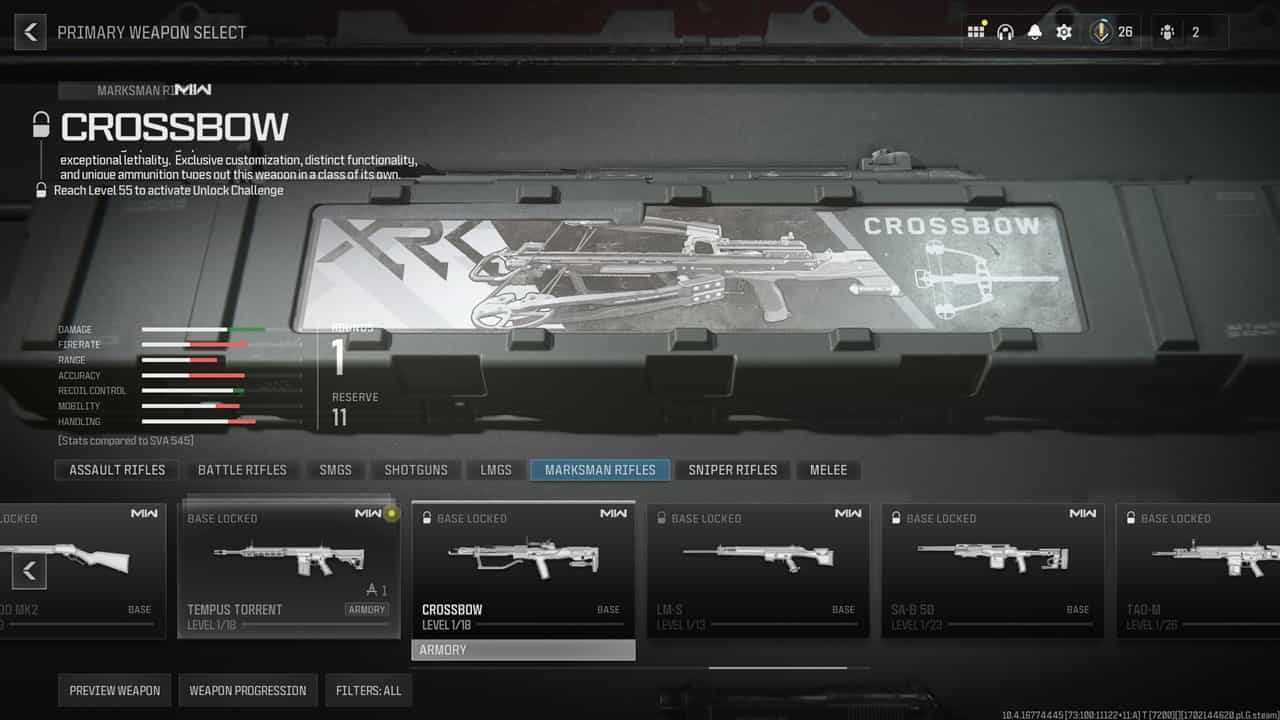Click the Preview Weapon button
The width and height of the screenshot is (1280, 720).
point(115,690)
